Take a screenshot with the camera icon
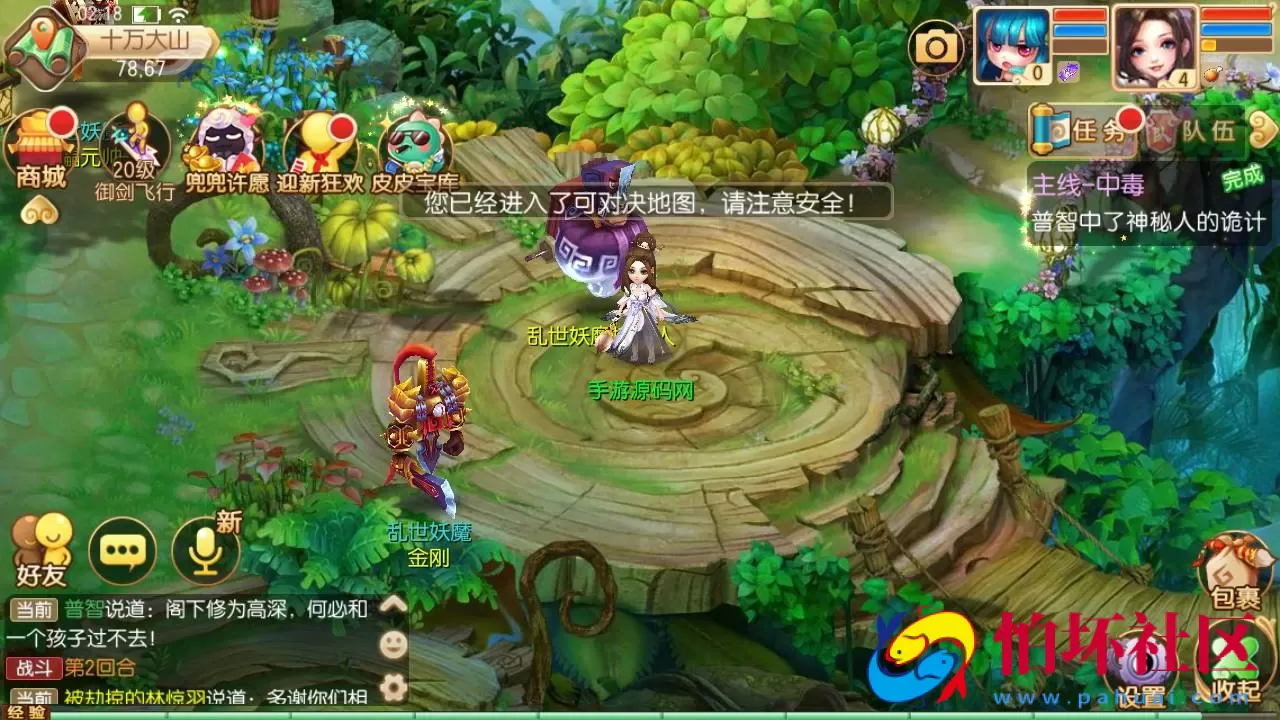Viewport: 1280px width, 720px height. 936,47
